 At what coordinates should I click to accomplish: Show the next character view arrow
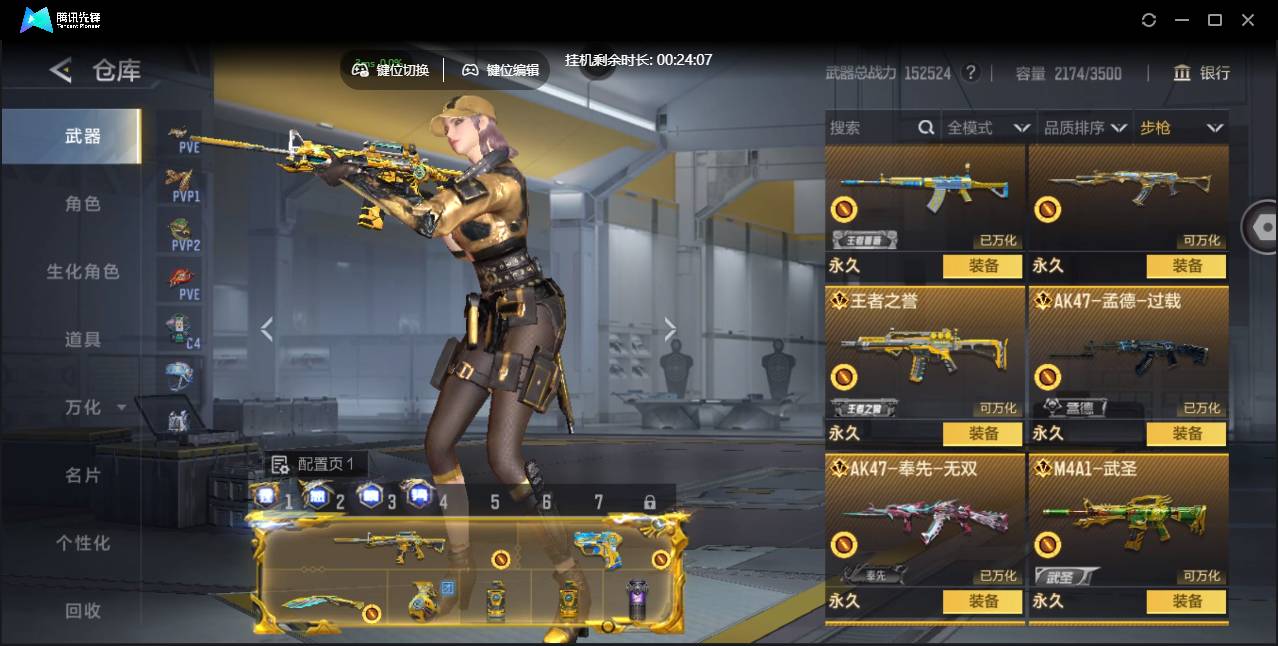670,329
